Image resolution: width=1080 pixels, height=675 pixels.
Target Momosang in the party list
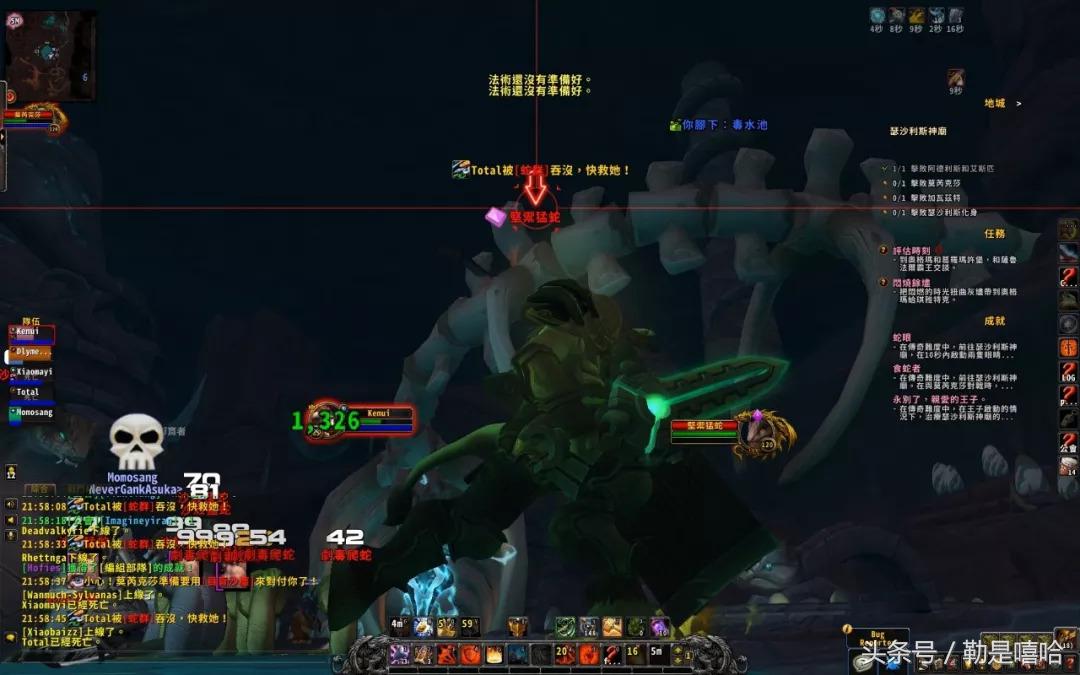pos(33,412)
